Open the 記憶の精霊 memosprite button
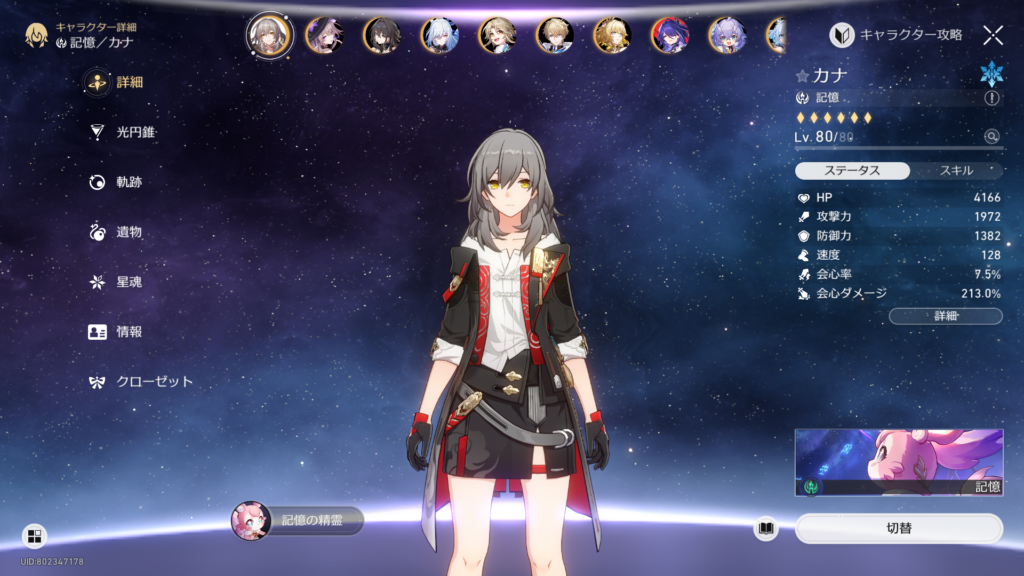 pyautogui.click(x=298, y=521)
